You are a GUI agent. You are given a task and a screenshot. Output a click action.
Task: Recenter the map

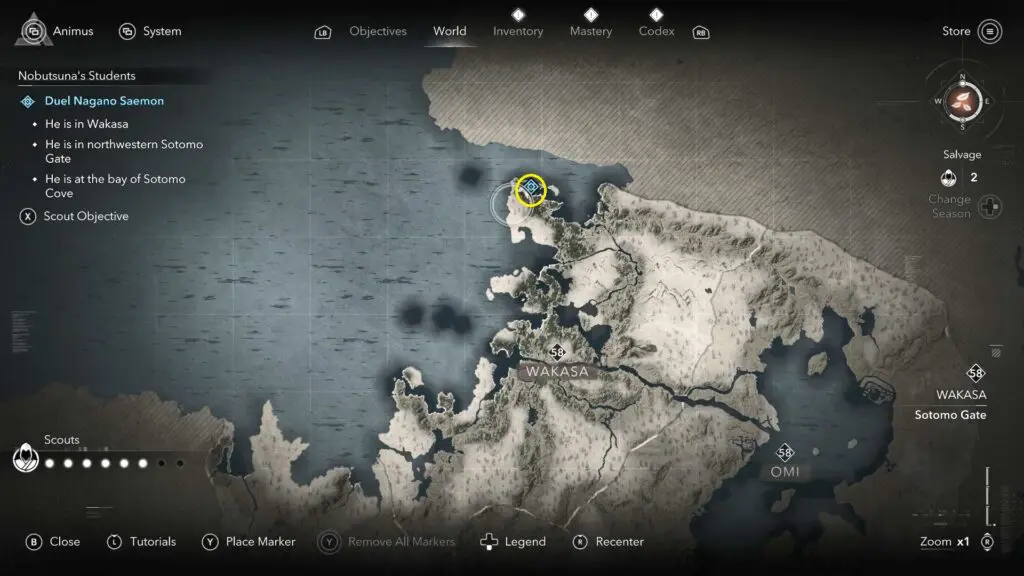(608, 542)
